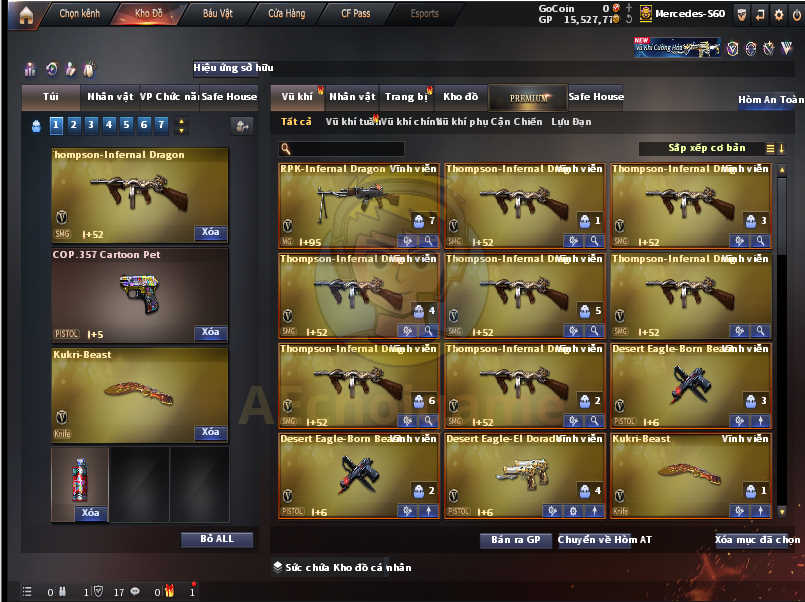
Task: Select bag page 3
Action: pyautogui.click(x=90, y=125)
